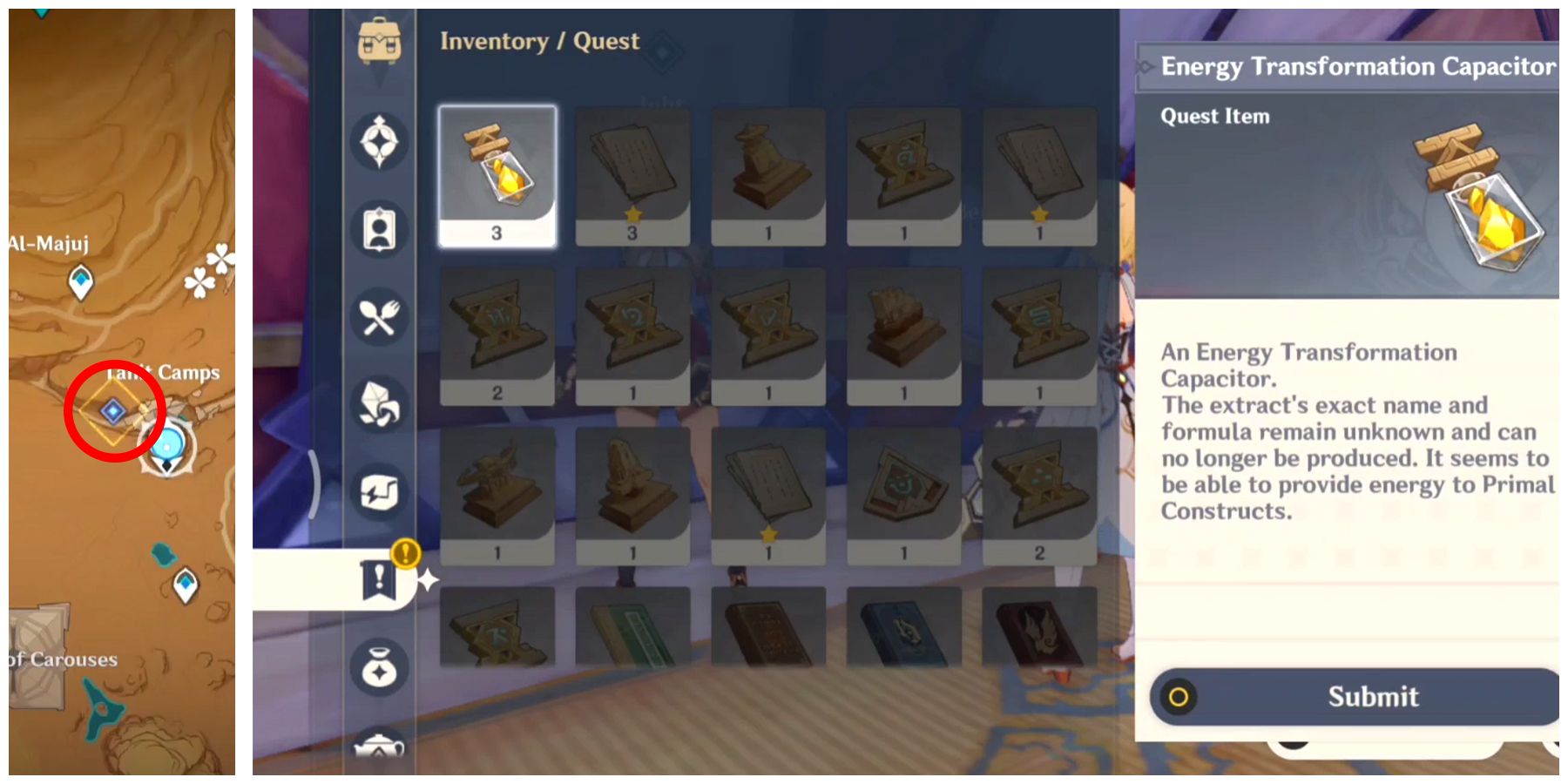The image size is (1568, 784).
Task: Click the yellow circle next to Submit
Action: 1178,697
